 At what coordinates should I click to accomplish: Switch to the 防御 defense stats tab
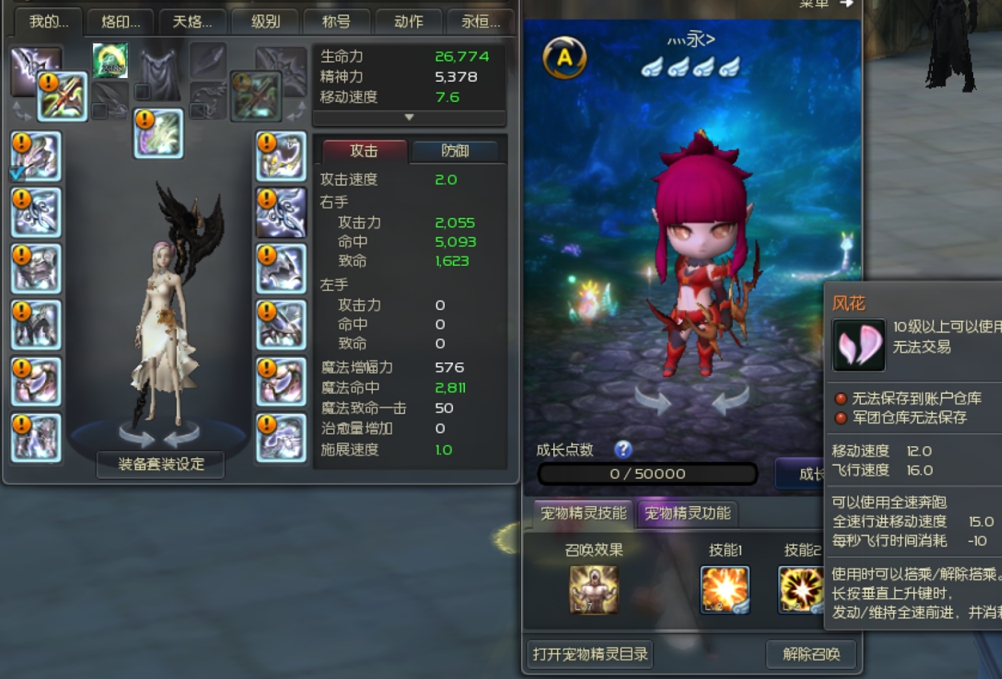click(455, 151)
